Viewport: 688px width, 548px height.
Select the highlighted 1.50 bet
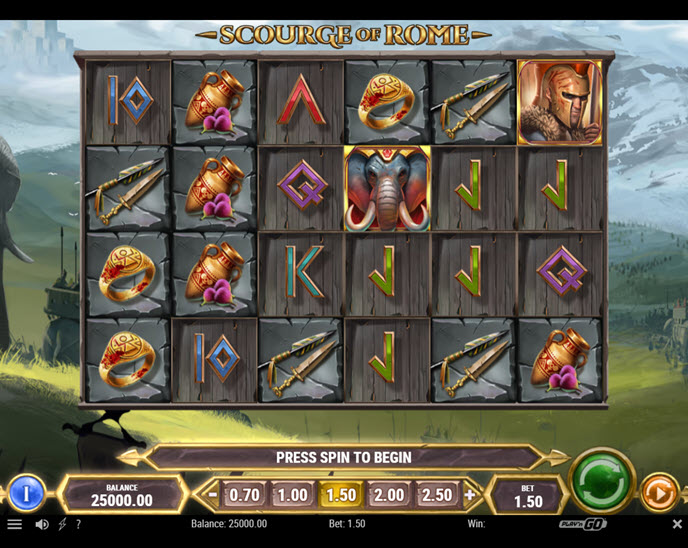(x=341, y=495)
